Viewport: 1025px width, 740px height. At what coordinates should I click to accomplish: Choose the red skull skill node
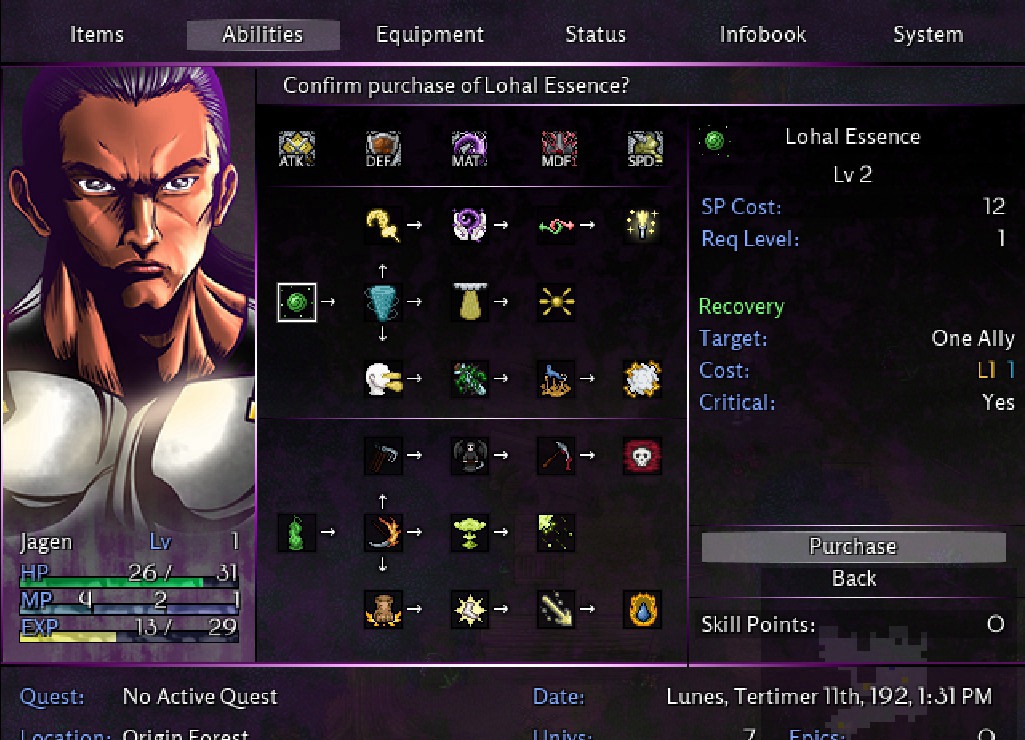642,455
